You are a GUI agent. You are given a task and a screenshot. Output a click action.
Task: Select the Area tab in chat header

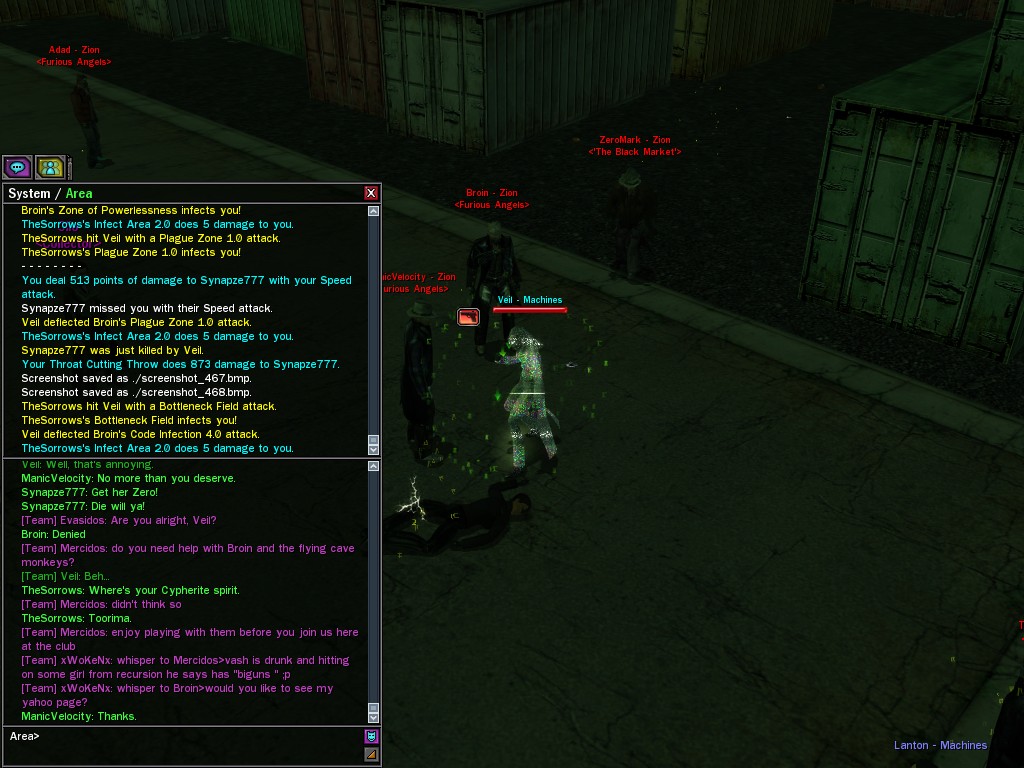pos(79,193)
